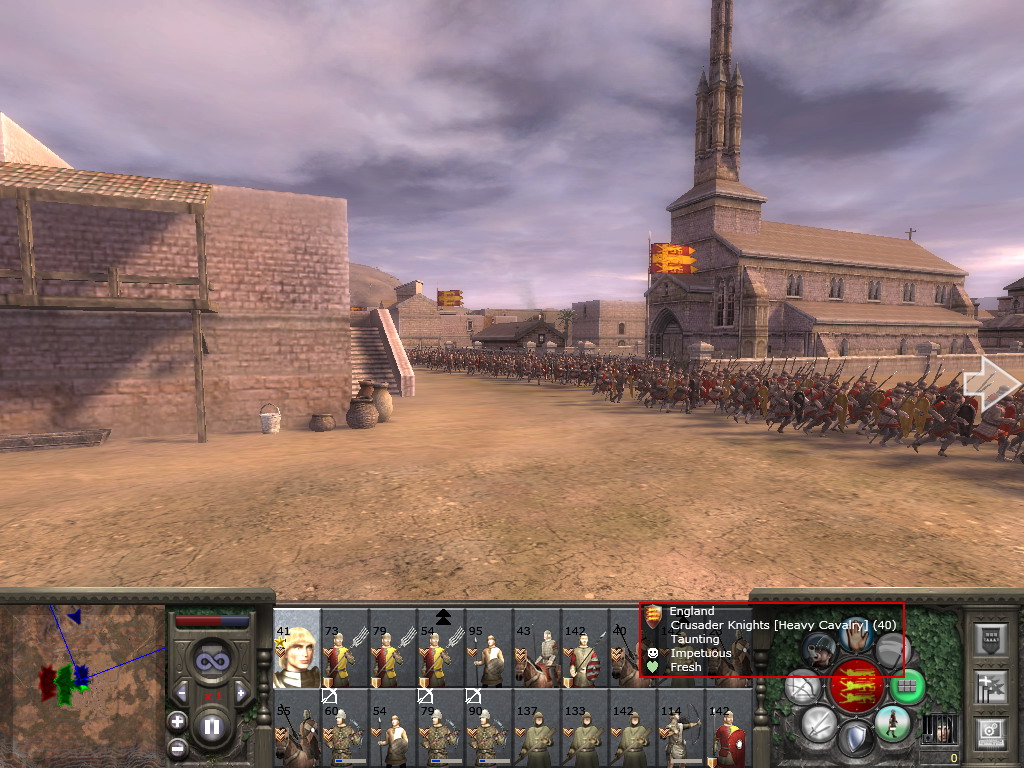
Task: Toggle the run/walk running man button
Action: [x=892, y=722]
